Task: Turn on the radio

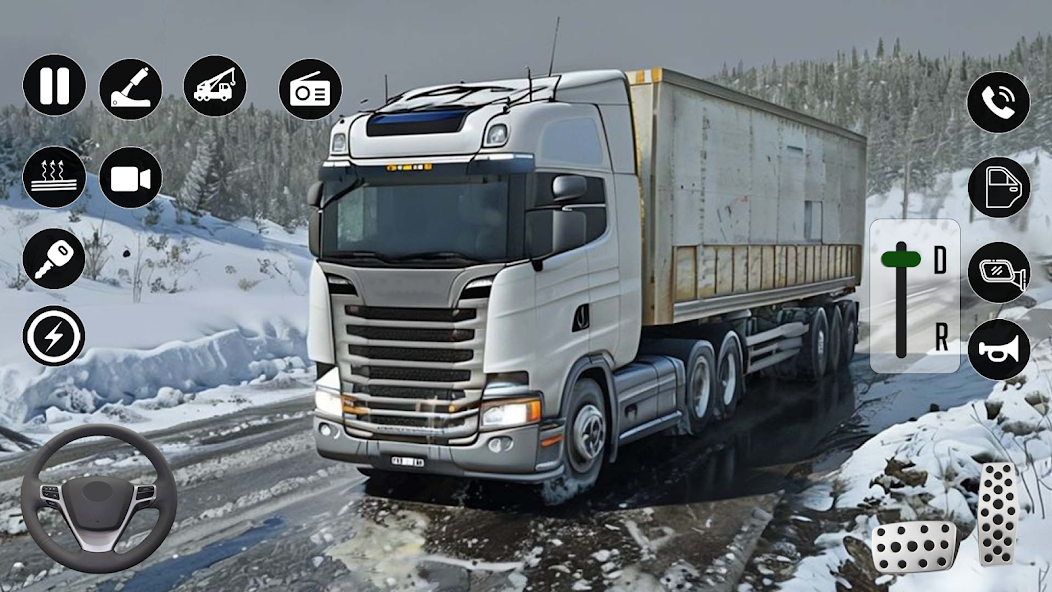Action: coord(310,89)
